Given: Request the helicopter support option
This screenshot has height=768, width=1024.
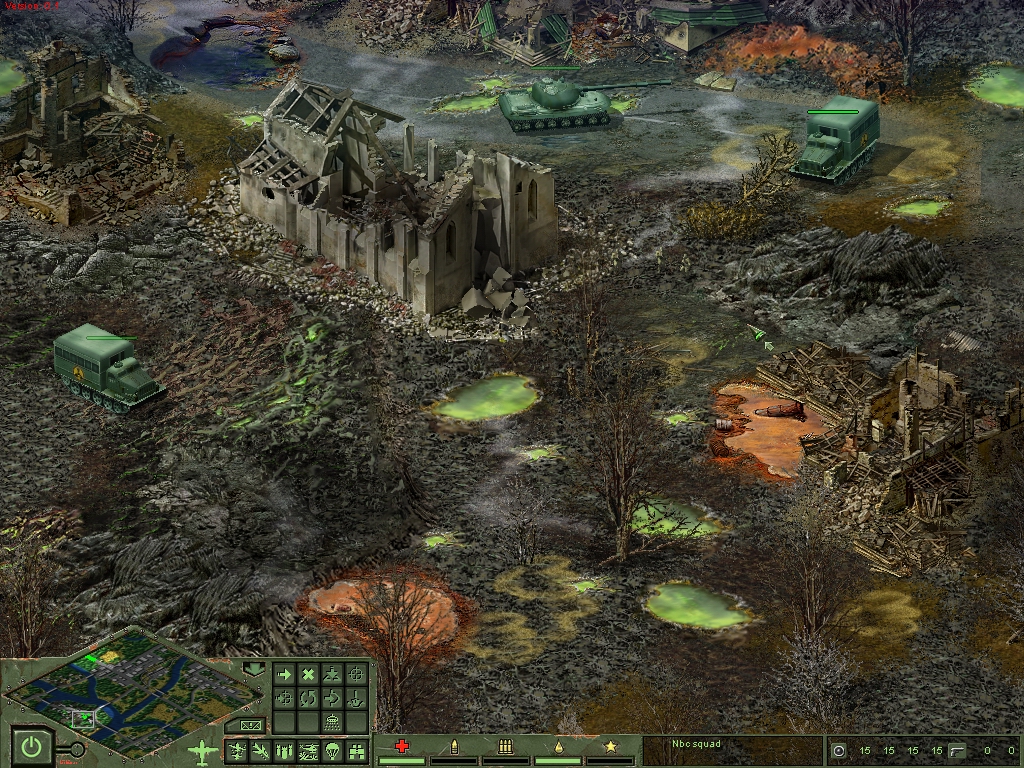Looking at the screenshot, I should click(x=308, y=751).
